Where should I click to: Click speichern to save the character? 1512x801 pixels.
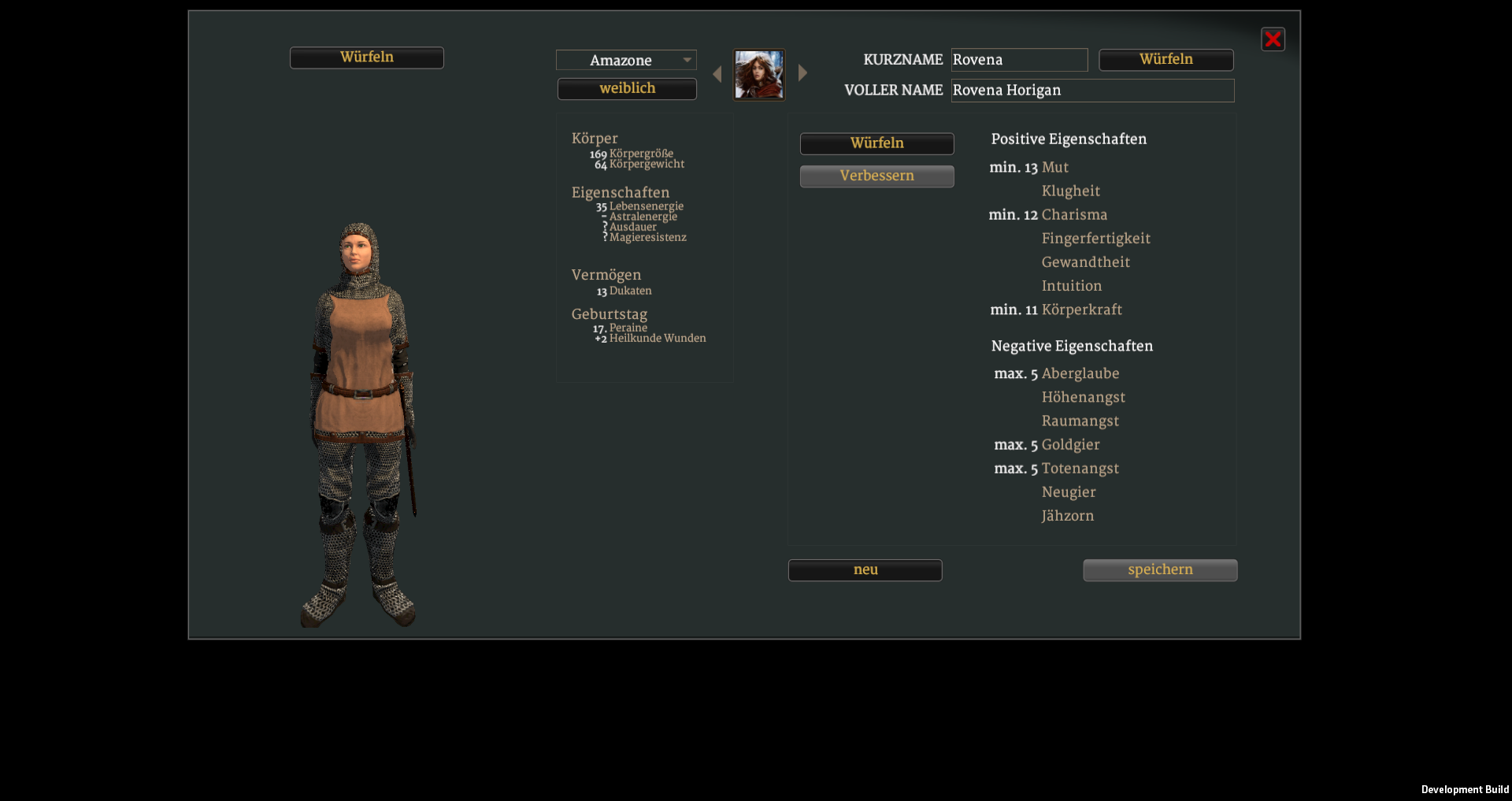click(x=1159, y=569)
